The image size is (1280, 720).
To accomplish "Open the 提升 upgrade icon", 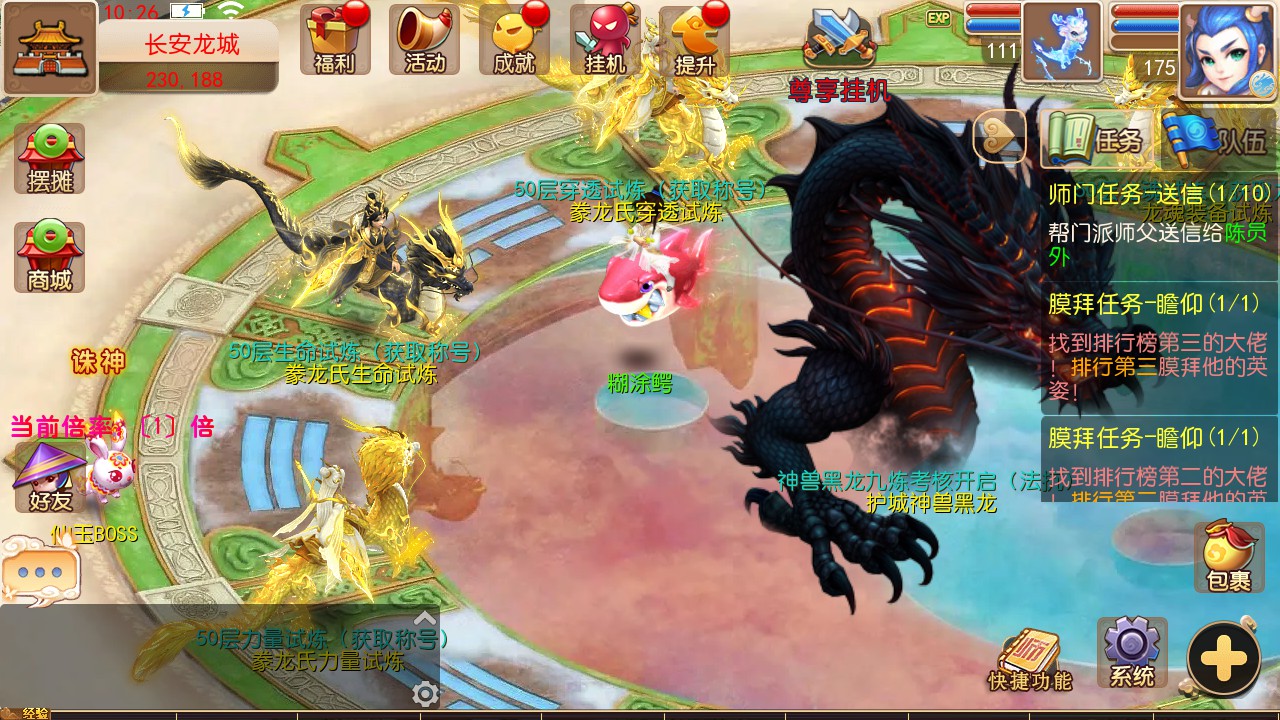I will tap(694, 40).
